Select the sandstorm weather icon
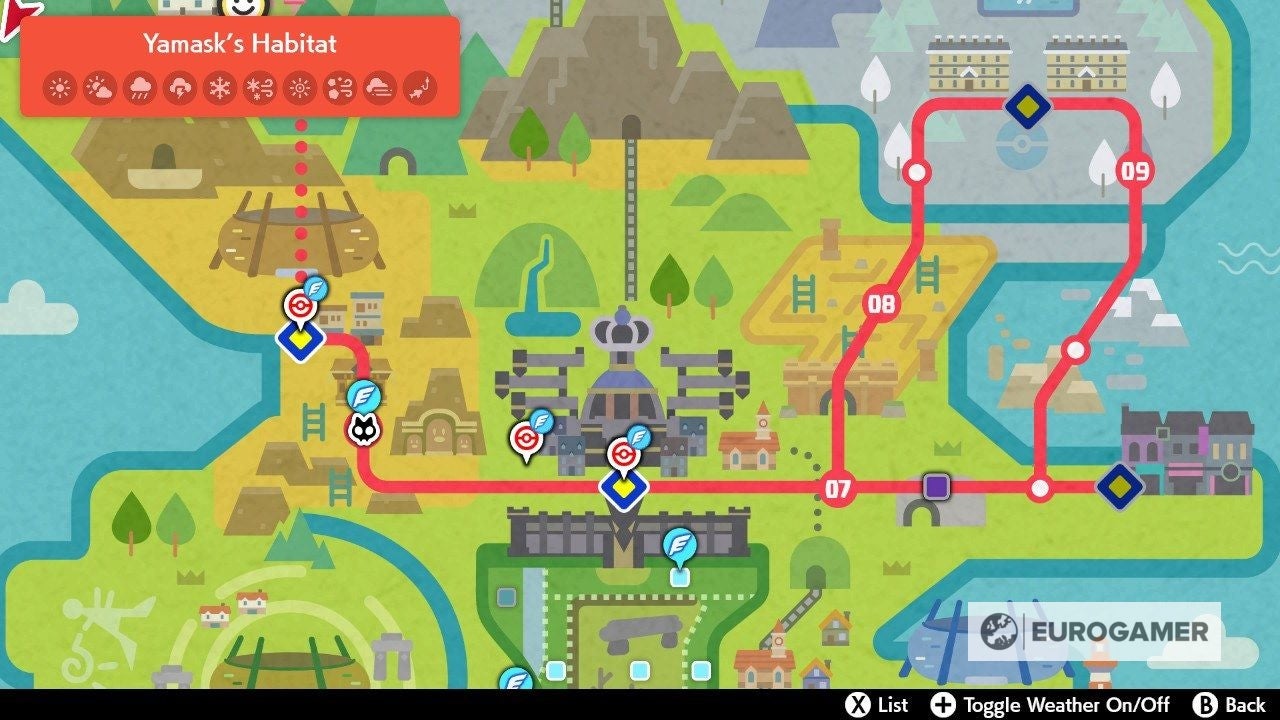The image size is (1280, 720). pos(340,88)
